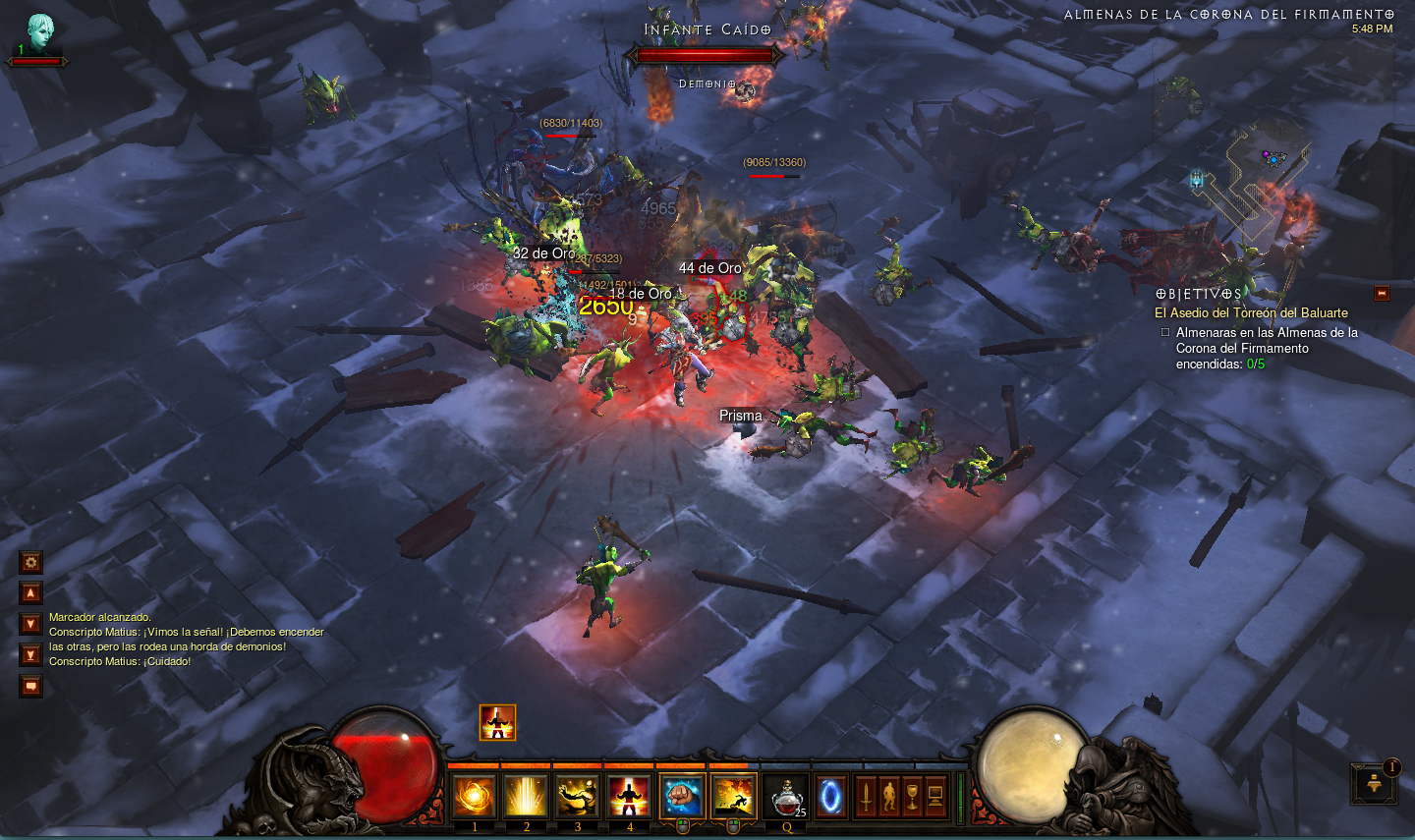Cast the golden light pillar skill in slot 2

click(x=526, y=796)
